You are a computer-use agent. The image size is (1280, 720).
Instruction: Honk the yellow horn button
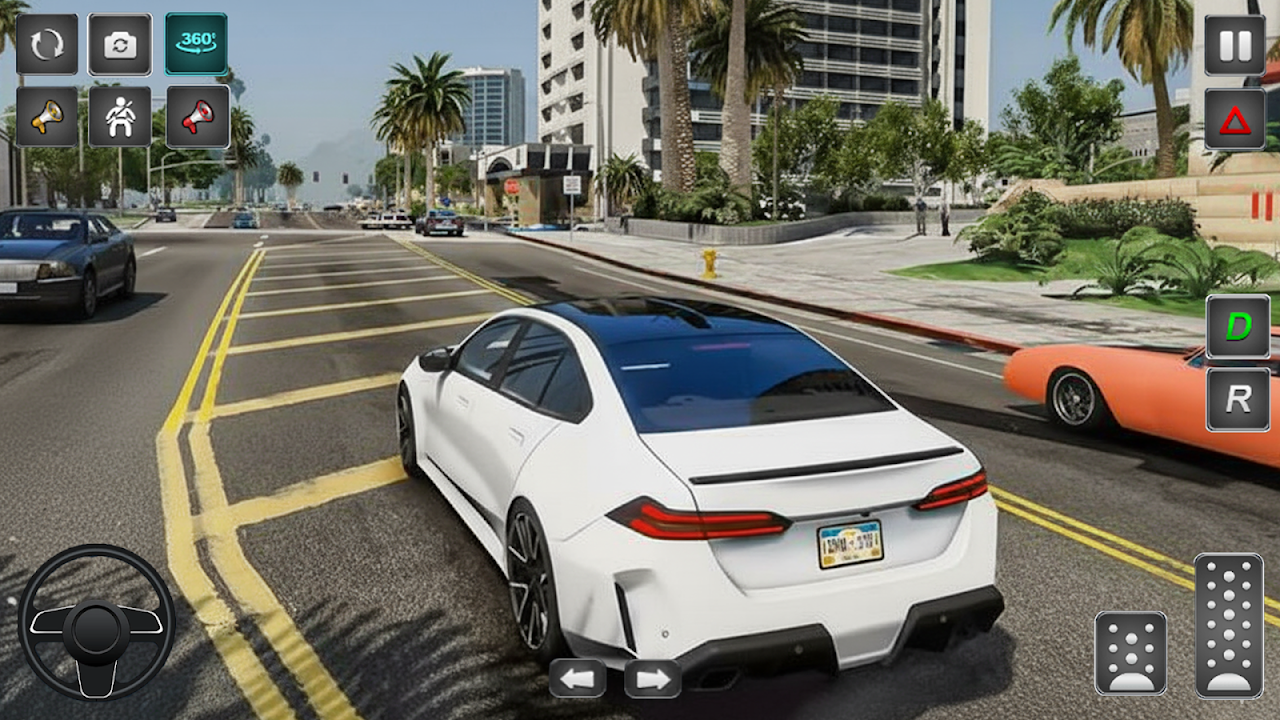click(x=47, y=117)
